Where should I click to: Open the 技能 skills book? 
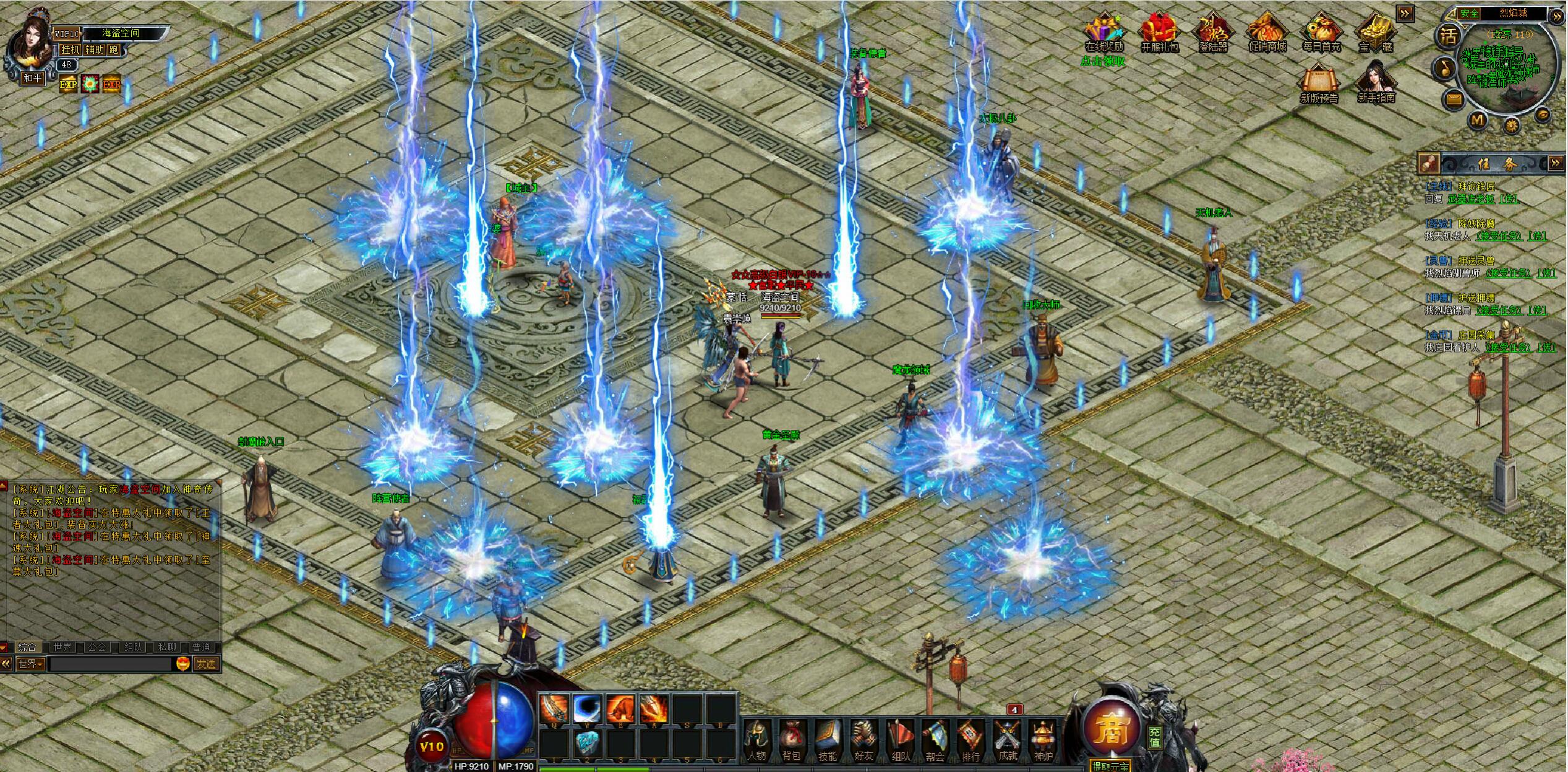[x=828, y=740]
